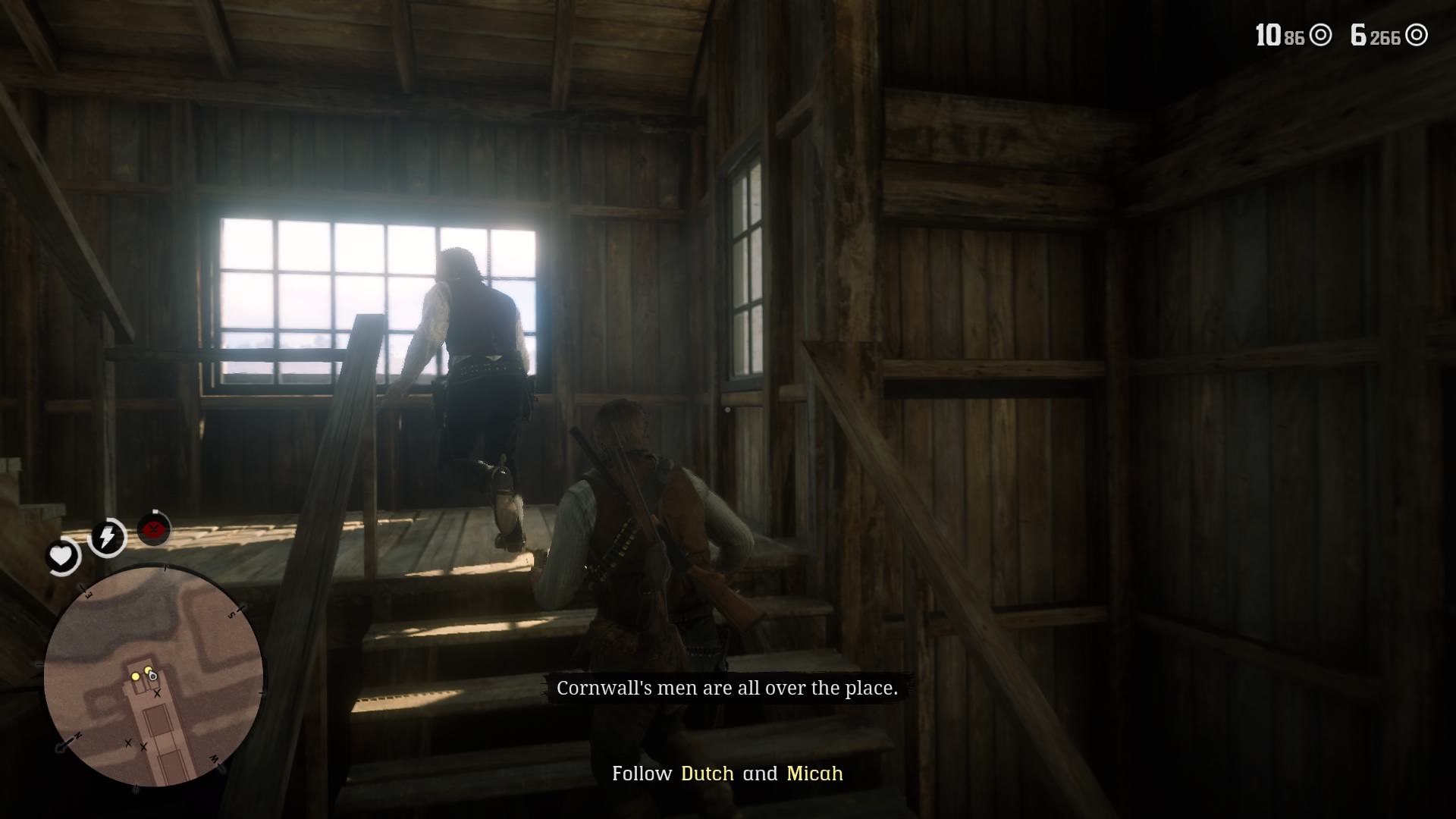Click the N compass marker on the minimap

click(77, 735)
